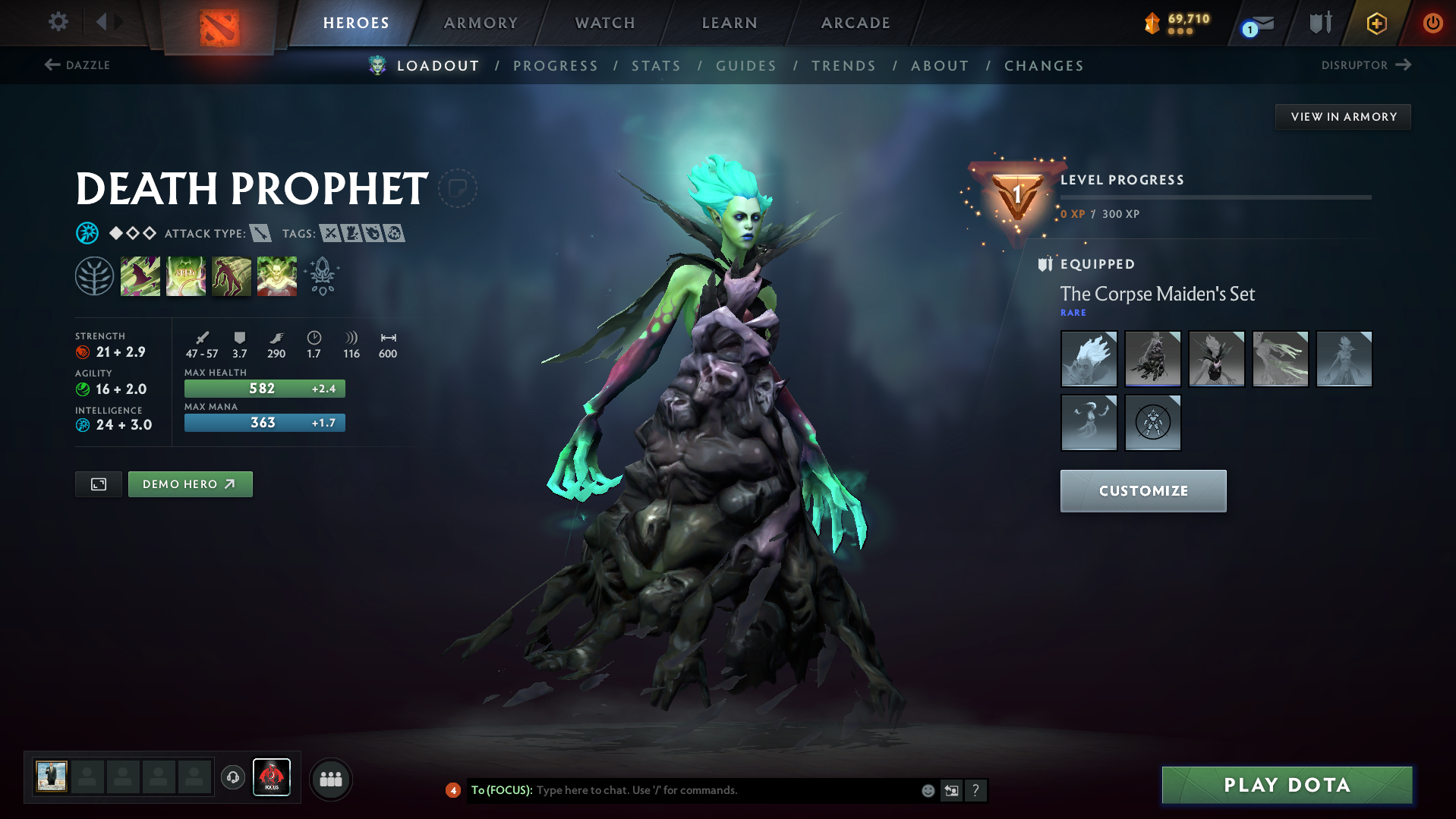This screenshot has width=1456, height=819.
Task: Open the Silence ability icon
Action: click(x=186, y=276)
